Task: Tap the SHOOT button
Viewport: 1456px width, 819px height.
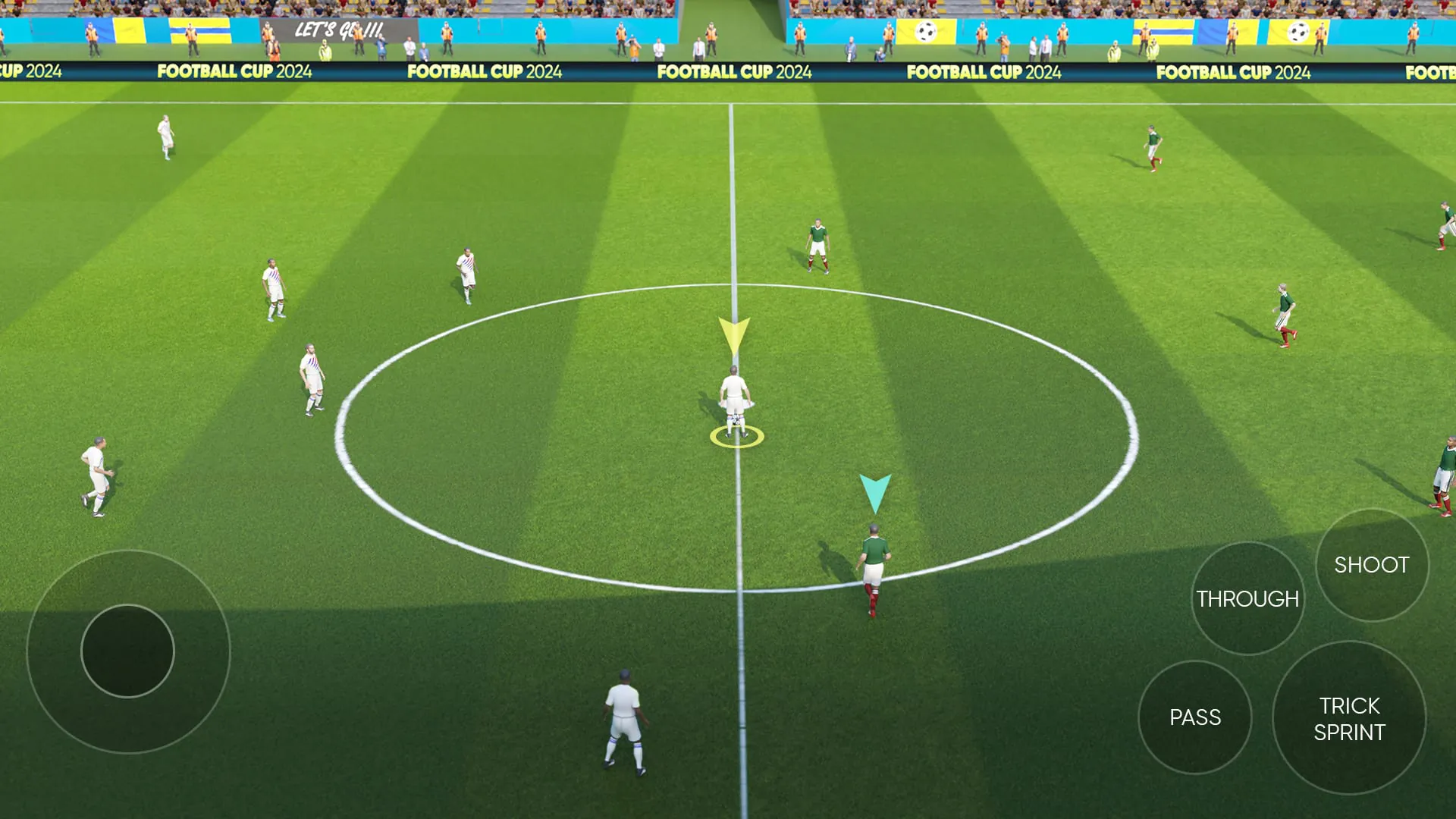Action: [1371, 565]
